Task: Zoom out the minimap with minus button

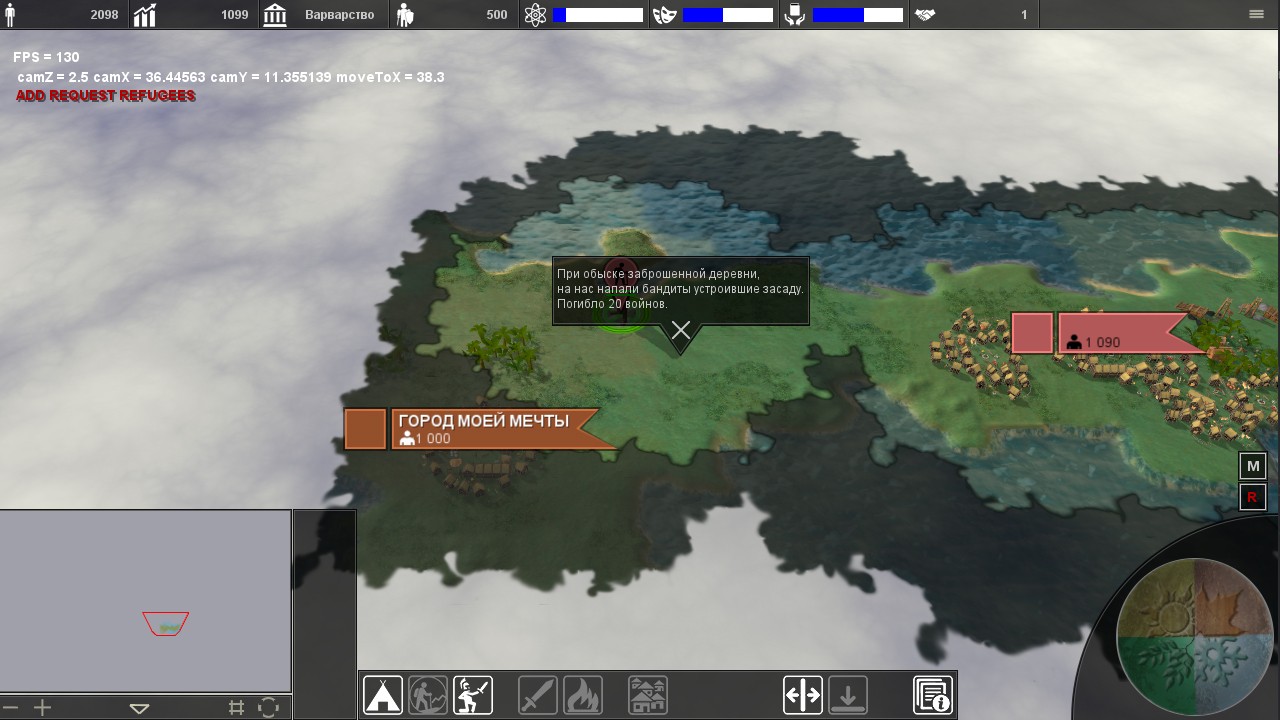Action: pyautogui.click(x=11, y=708)
